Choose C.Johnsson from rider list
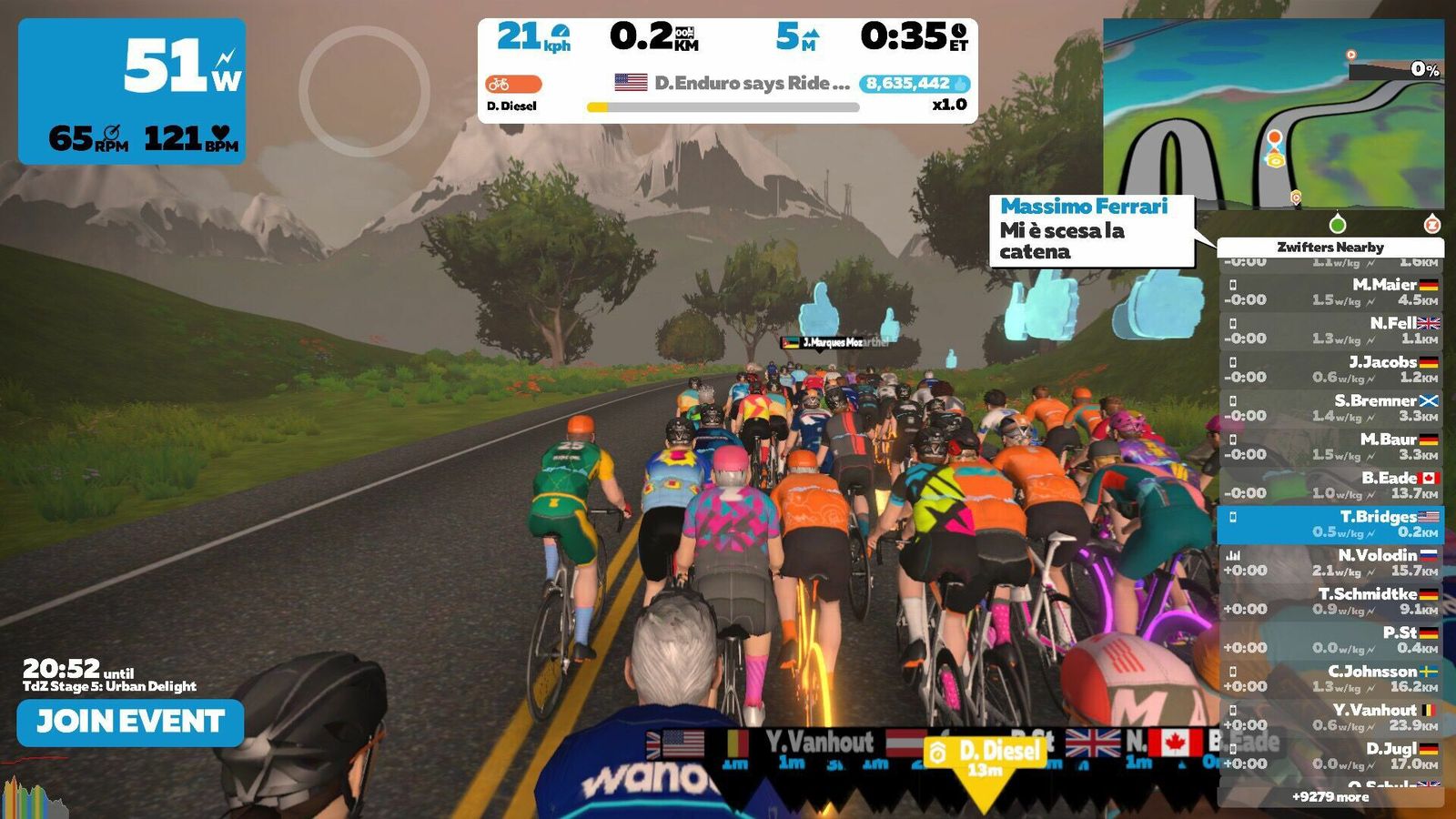 point(1330,679)
